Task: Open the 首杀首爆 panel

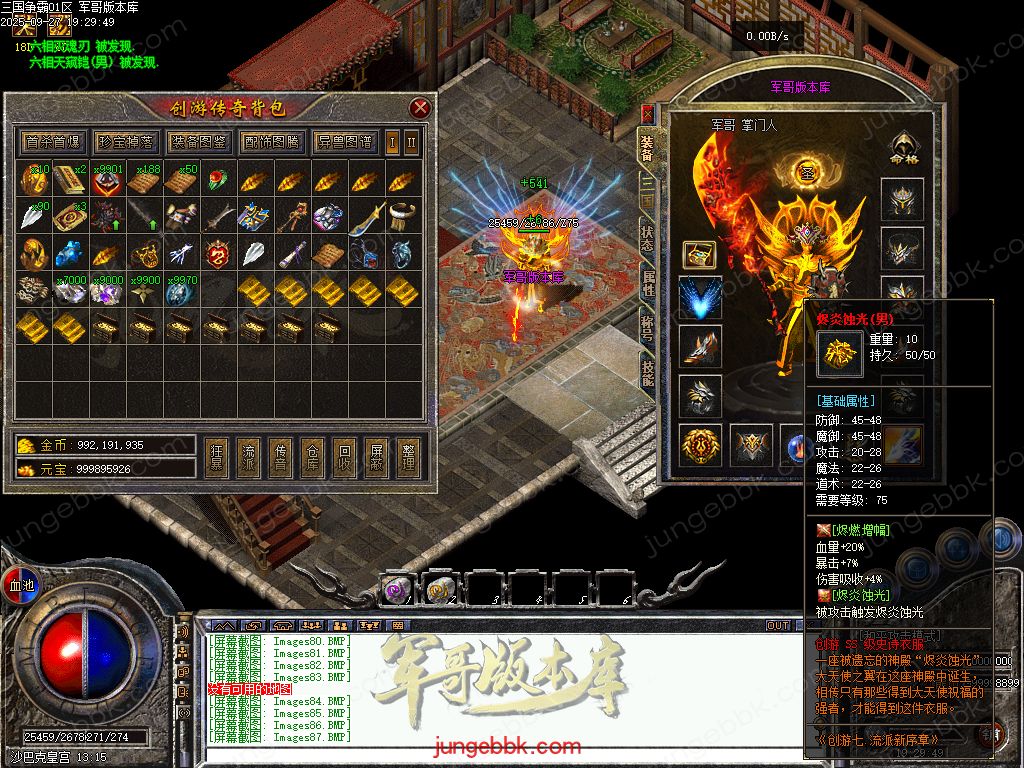Action: [x=54, y=142]
